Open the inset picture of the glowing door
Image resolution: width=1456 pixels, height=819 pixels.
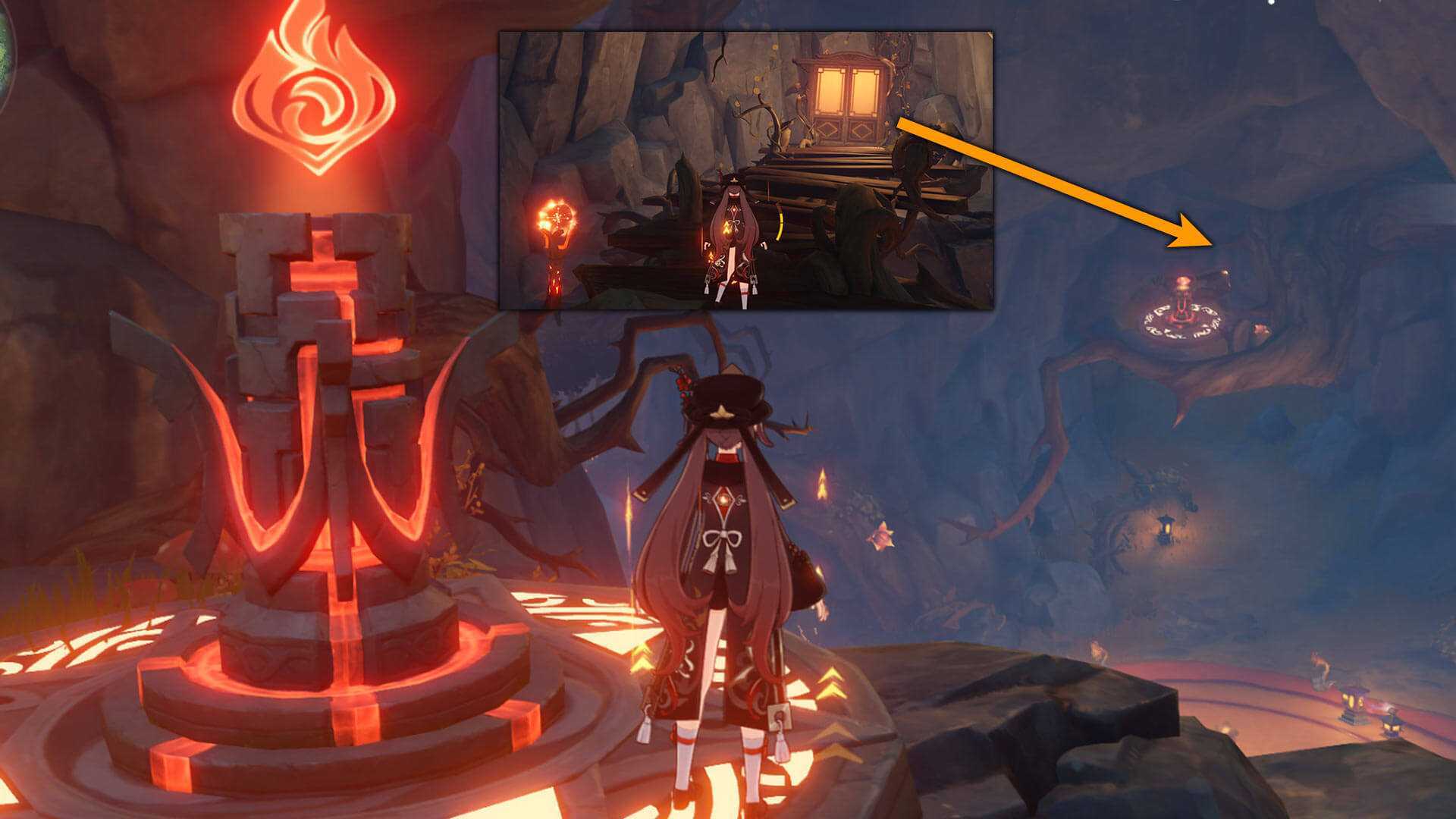click(745, 170)
